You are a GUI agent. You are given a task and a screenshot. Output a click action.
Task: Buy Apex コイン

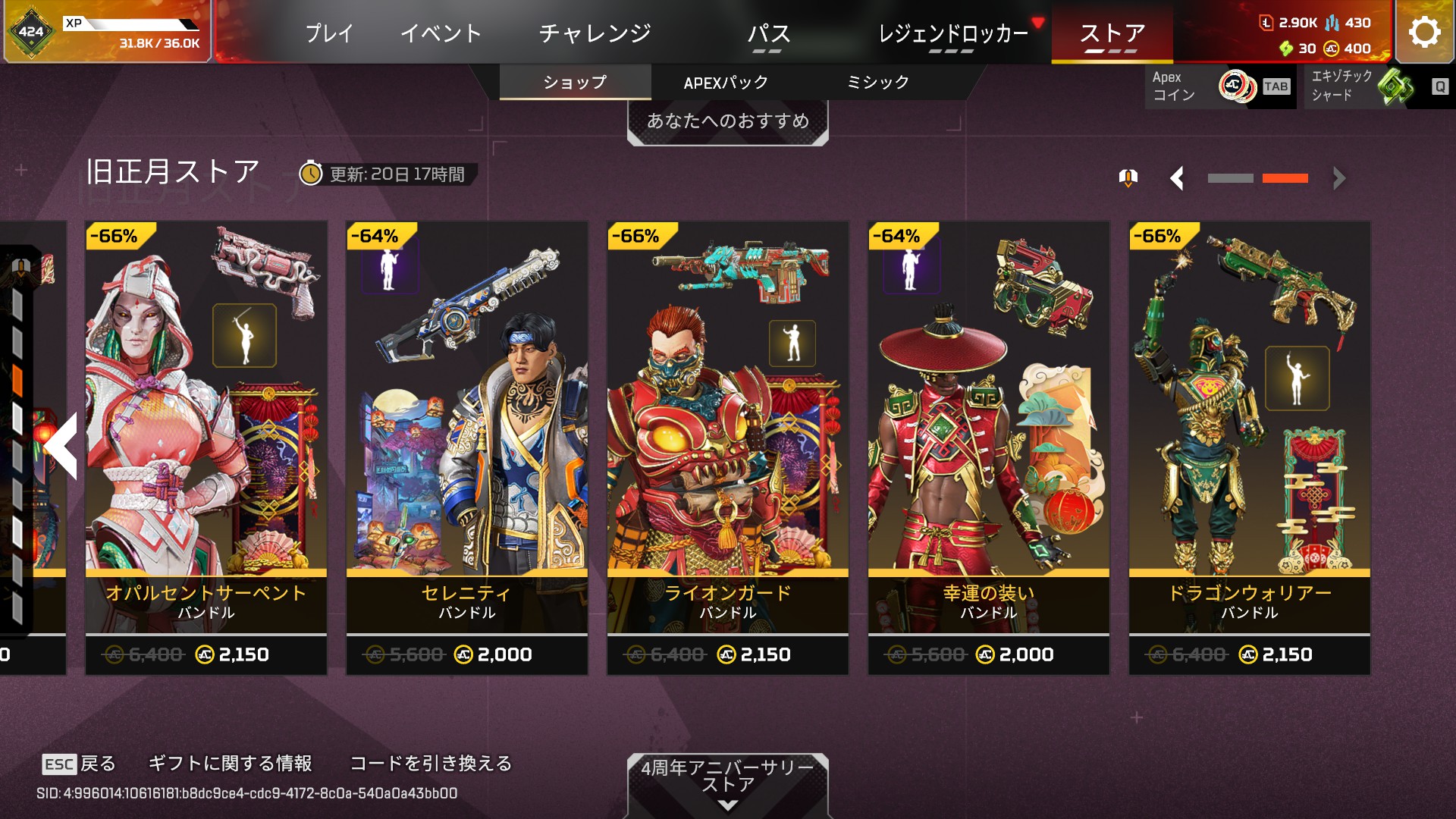click(x=1219, y=86)
